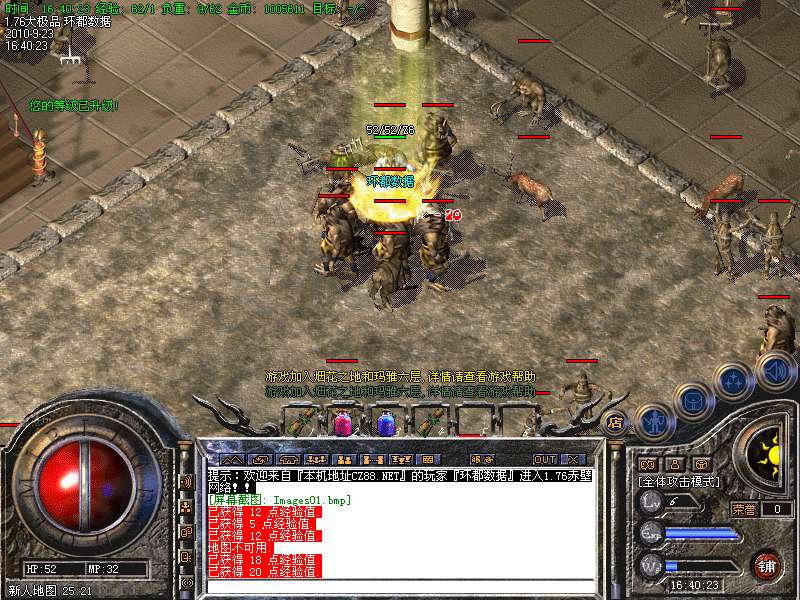Toggle sound with the speaker button
Viewport: 800px width, 600px height.
(775, 372)
